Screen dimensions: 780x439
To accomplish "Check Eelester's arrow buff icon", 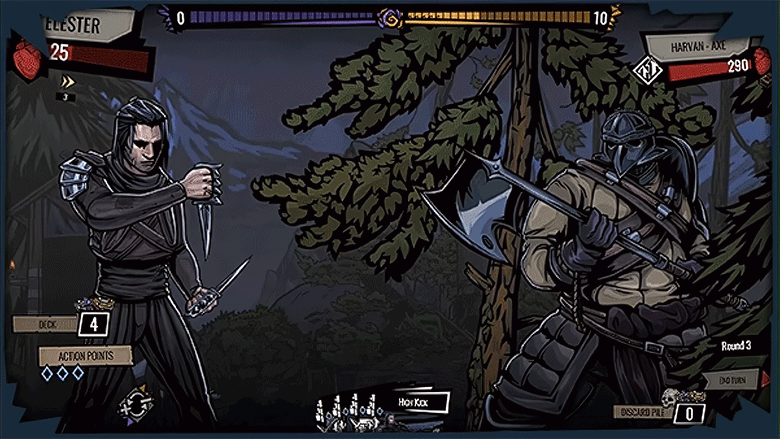I will [x=68, y=82].
